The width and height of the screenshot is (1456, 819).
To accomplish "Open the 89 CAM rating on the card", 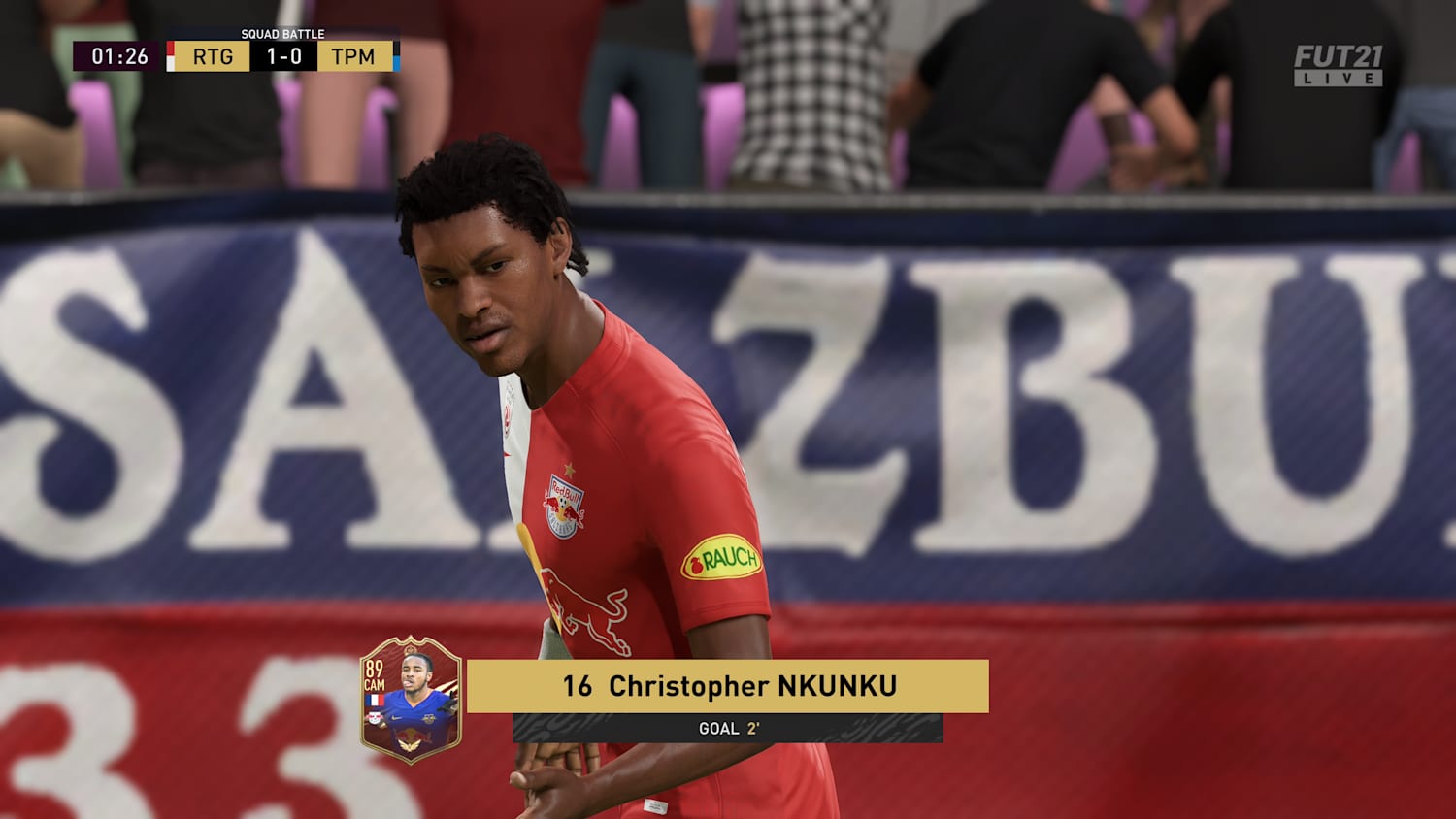I will coord(374,673).
